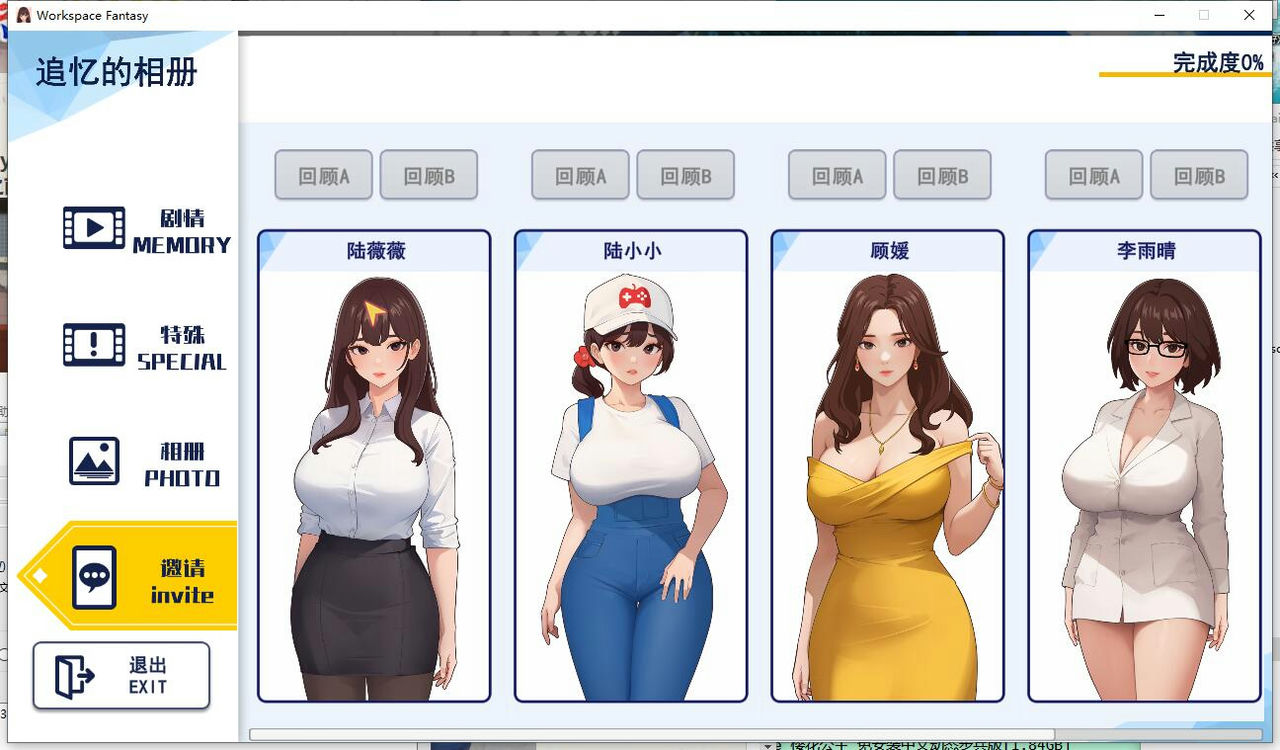The width and height of the screenshot is (1280, 750).
Task: Open 回顾A for 陆小小
Action: 579,174
